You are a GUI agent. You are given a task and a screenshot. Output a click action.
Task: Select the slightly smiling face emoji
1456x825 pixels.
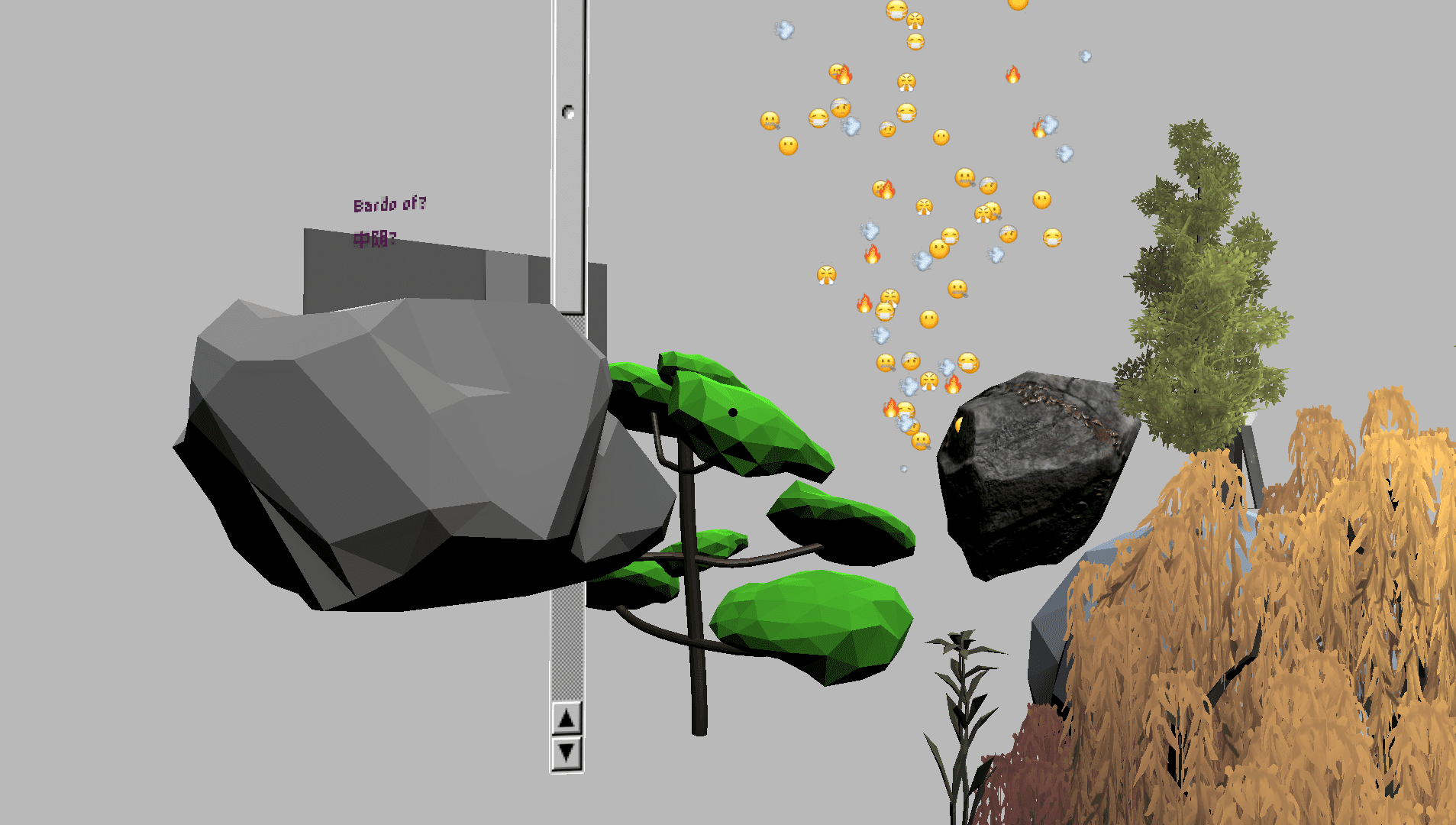(x=789, y=146)
